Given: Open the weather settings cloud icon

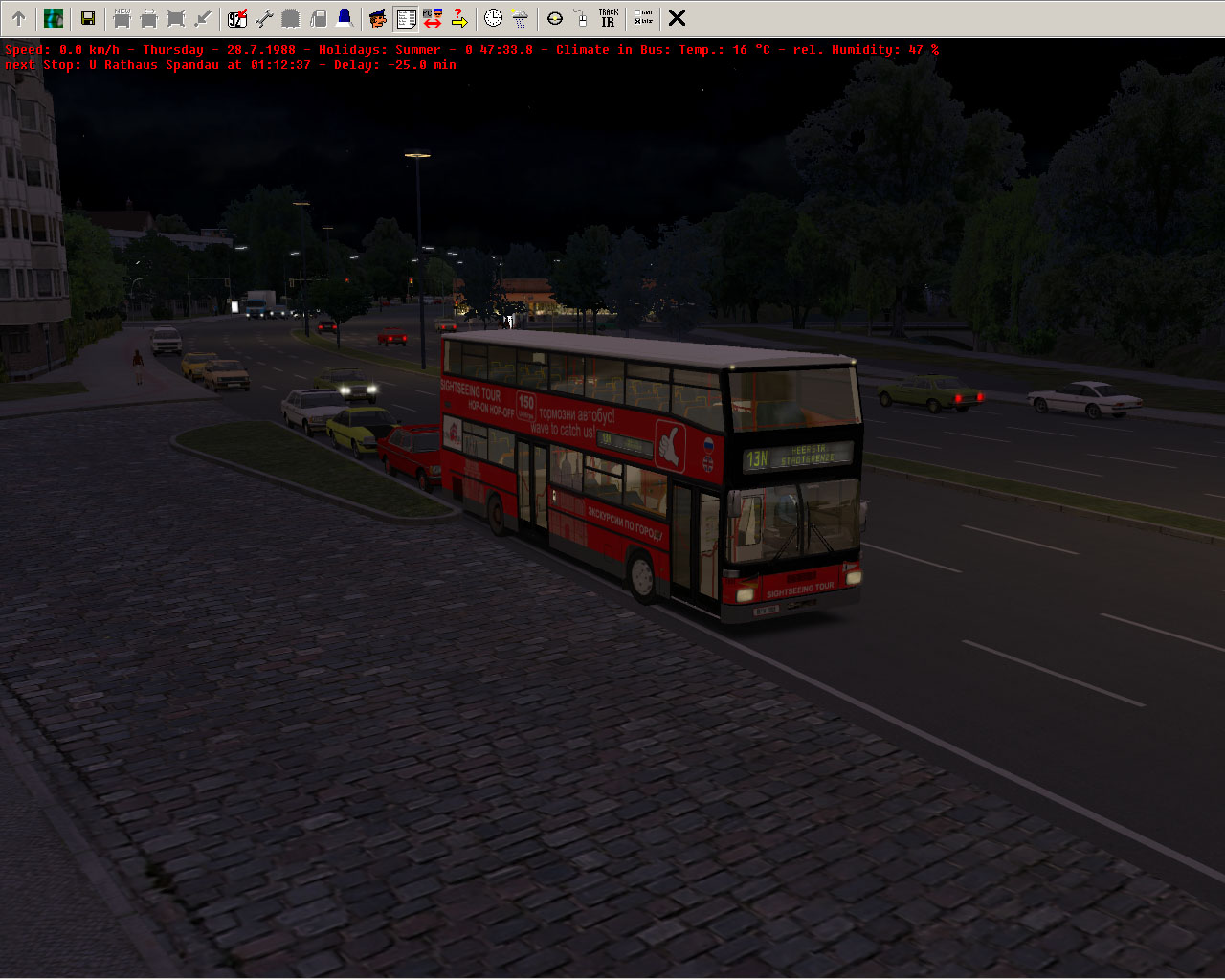Looking at the screenshot, I should click(x=520, y=18).
